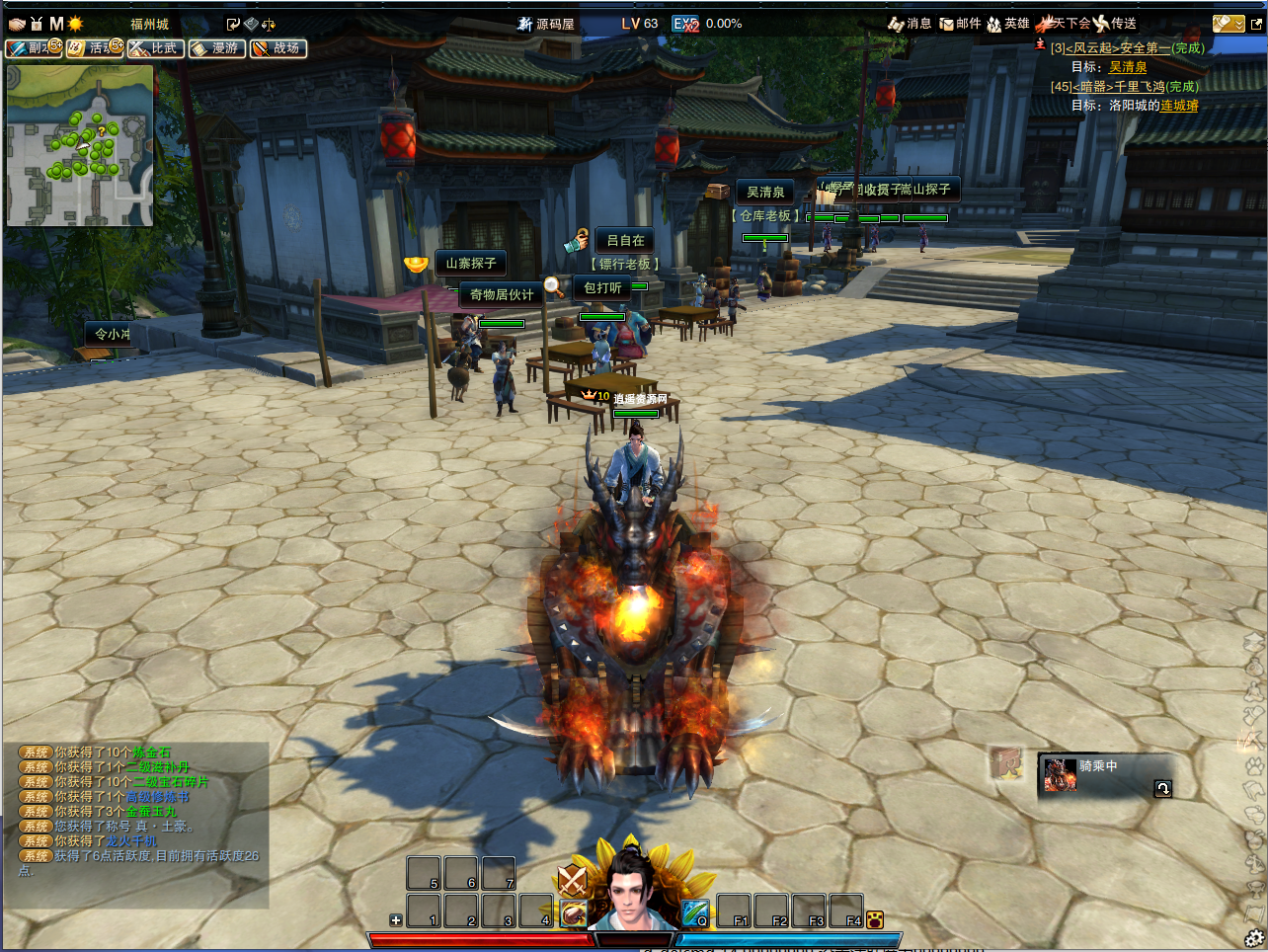Select the 比武 duel button

pyautogui.click(x=156, y=48)
